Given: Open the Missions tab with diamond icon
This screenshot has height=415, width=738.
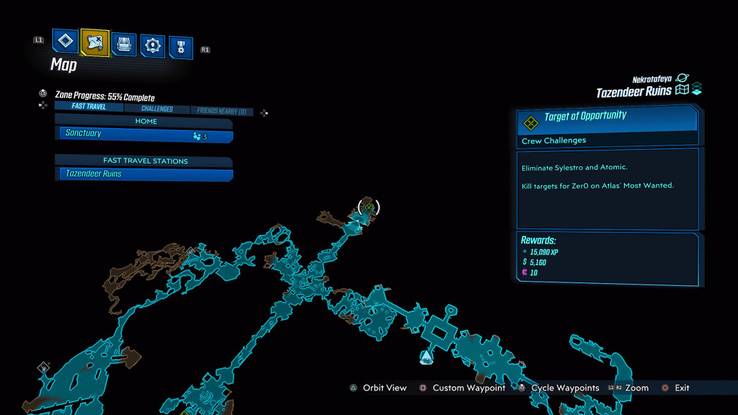Looking at the screenshot, I should (x=66, y=43).
